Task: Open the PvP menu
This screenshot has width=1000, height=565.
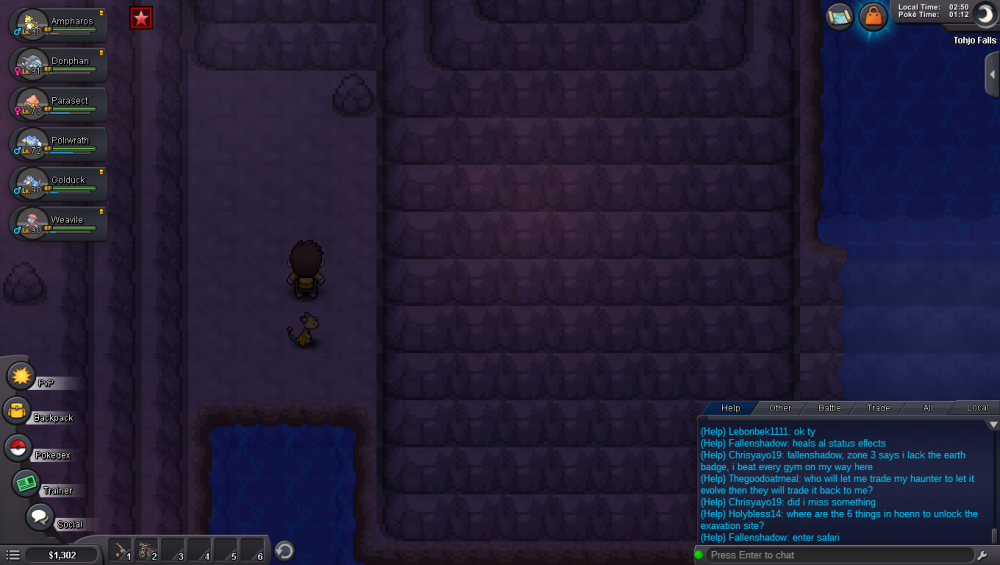Action: click(x=21, y=376)
